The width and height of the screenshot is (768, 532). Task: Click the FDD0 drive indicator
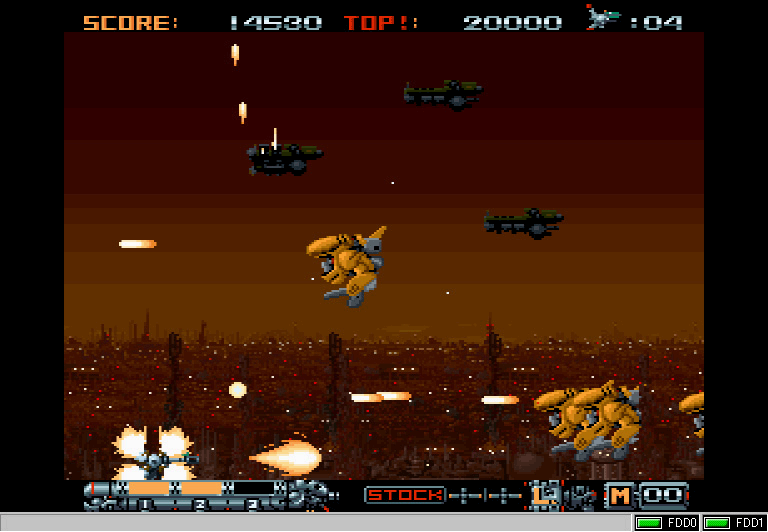(x=667, y=523)
